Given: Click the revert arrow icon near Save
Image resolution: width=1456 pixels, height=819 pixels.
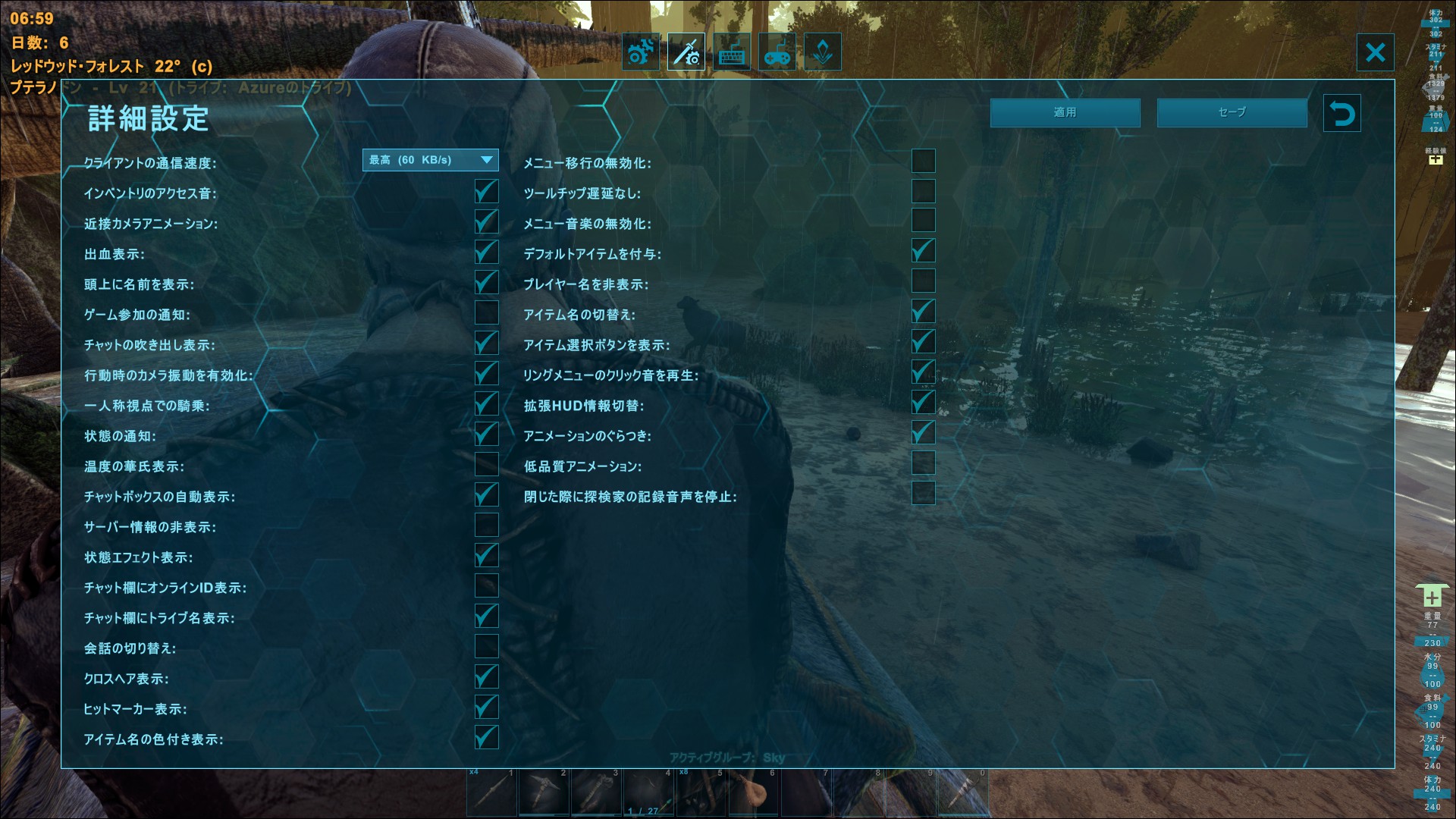Looking at the screenshot, I should [1342, 113].
